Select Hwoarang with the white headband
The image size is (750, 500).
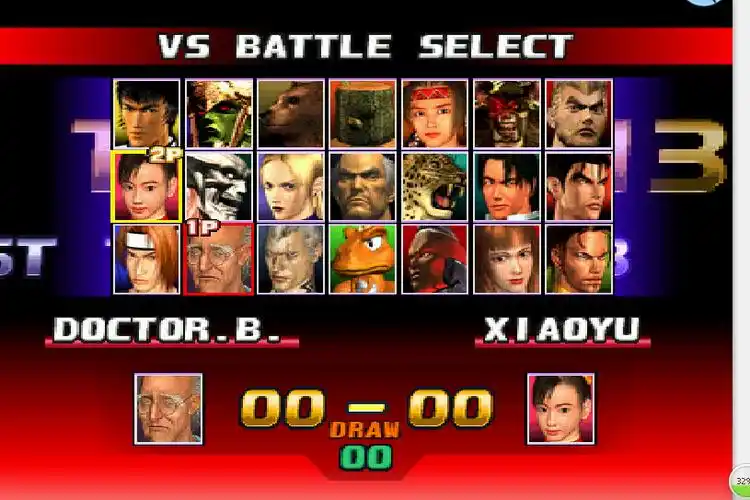tap(147, 259)
